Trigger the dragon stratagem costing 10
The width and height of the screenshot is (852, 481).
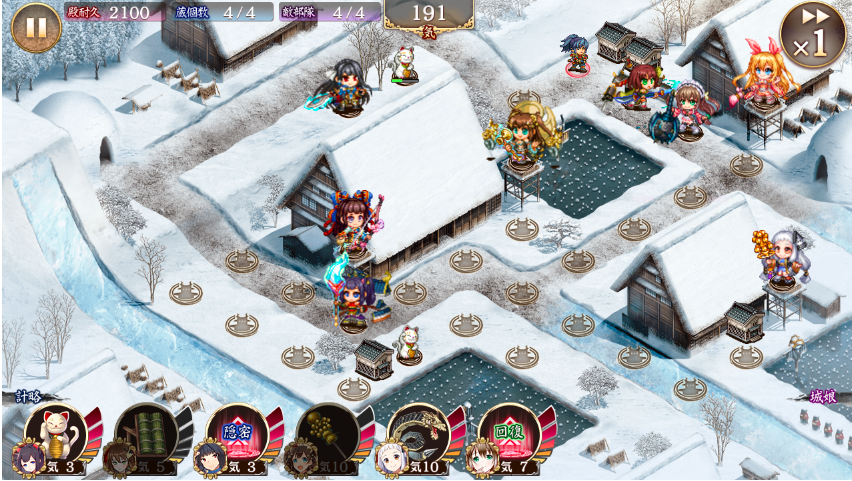tap(419, 432)
